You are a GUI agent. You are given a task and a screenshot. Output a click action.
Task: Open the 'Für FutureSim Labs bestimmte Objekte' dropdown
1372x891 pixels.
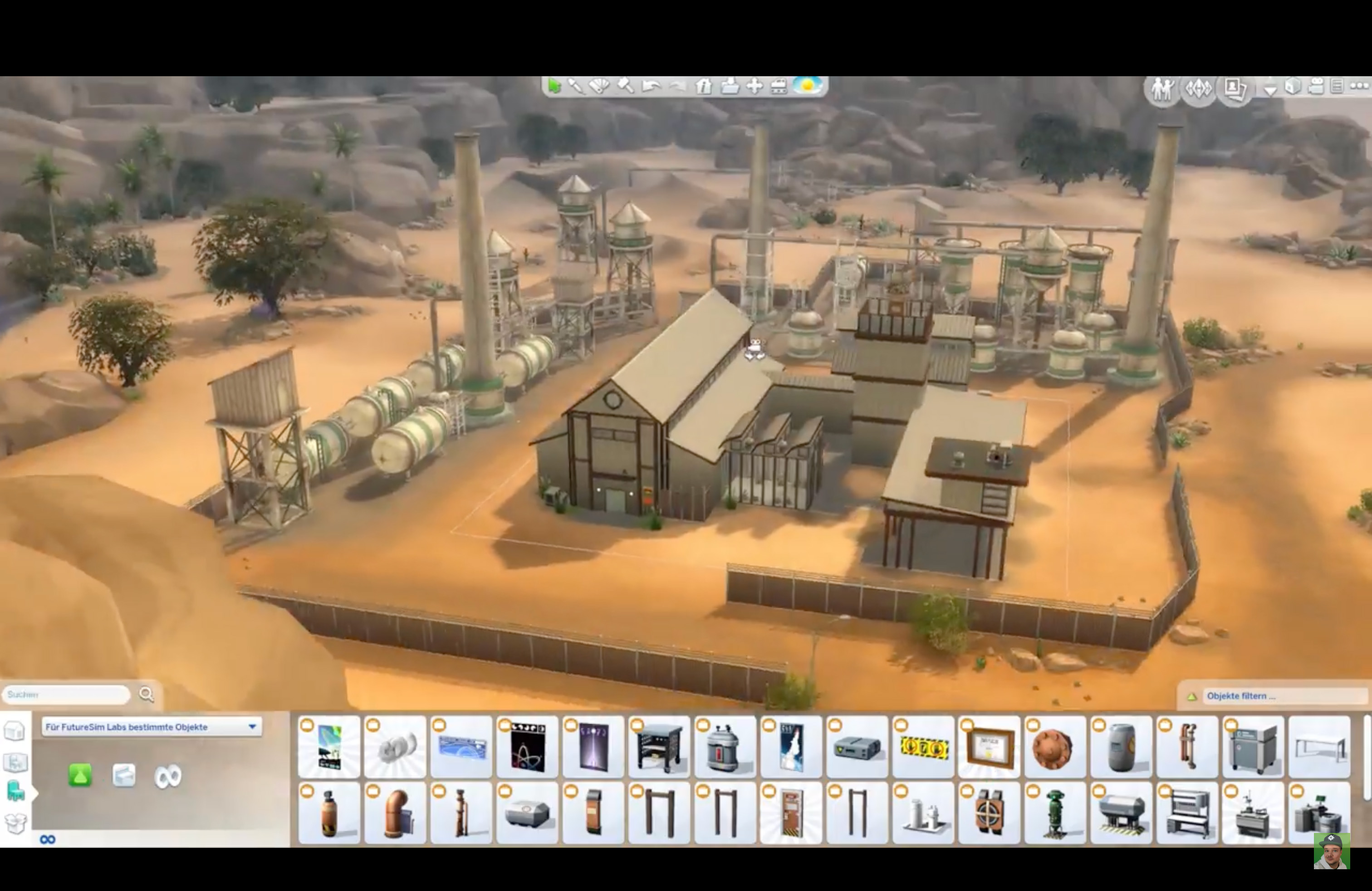click(x=152, y=727)
